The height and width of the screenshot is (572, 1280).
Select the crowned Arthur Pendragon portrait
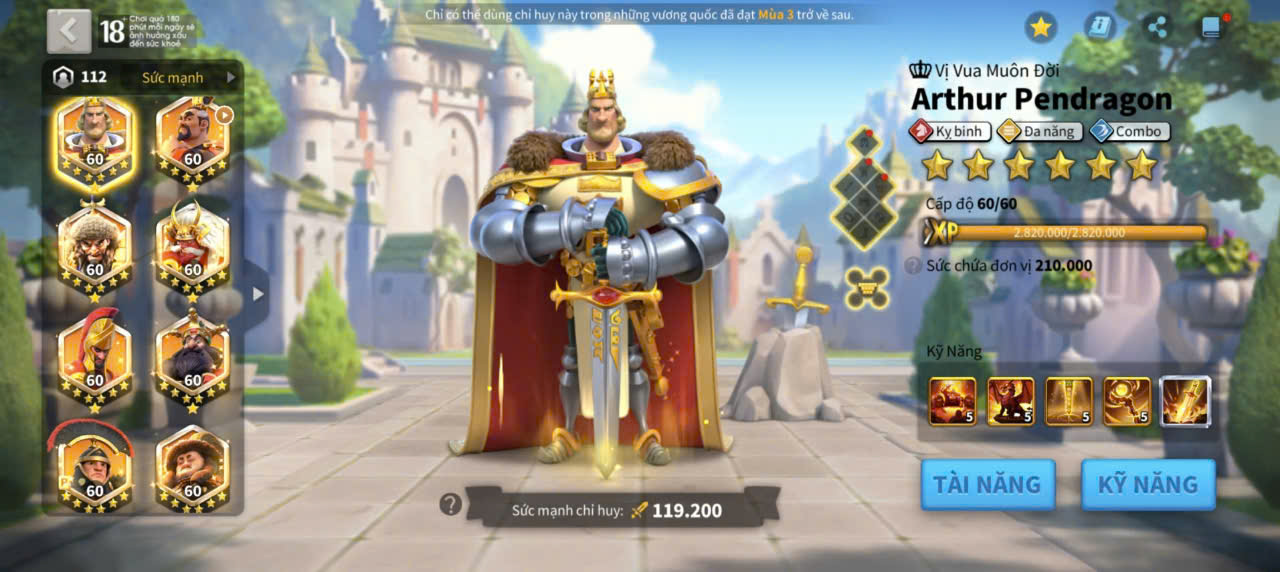pos(95,141)
